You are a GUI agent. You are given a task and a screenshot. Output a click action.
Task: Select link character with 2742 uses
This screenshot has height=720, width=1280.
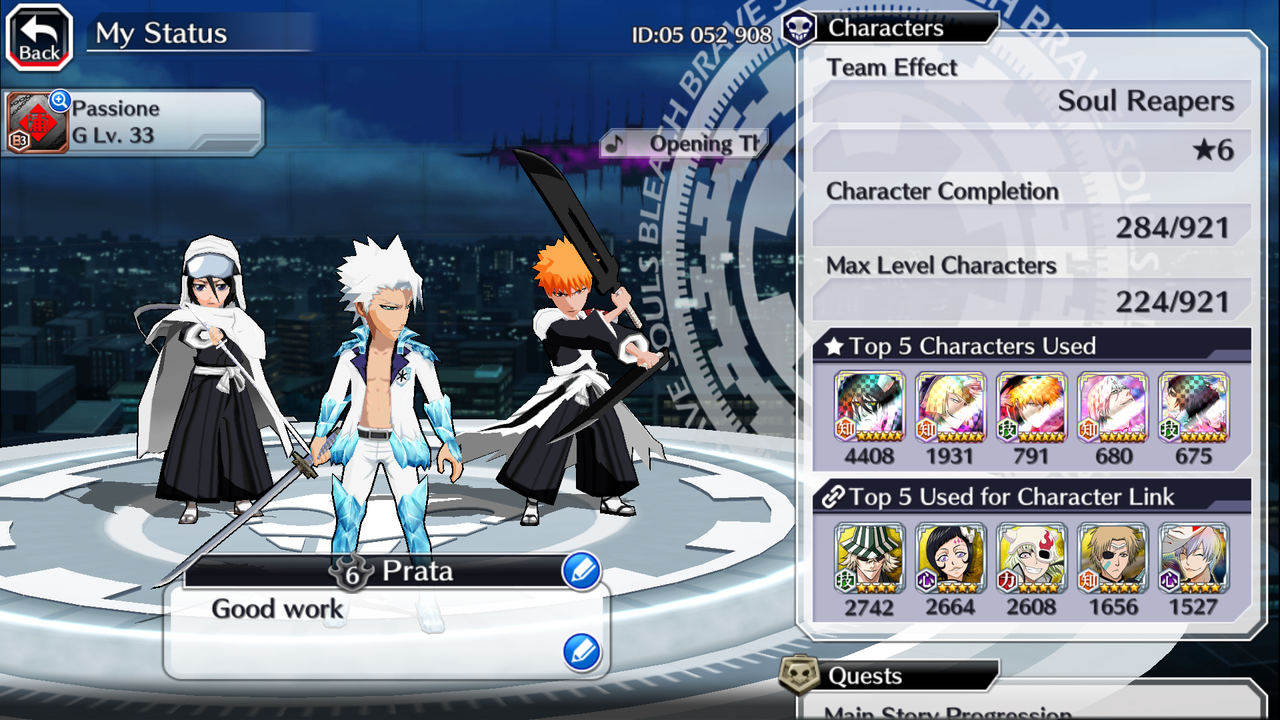[869, 558]
